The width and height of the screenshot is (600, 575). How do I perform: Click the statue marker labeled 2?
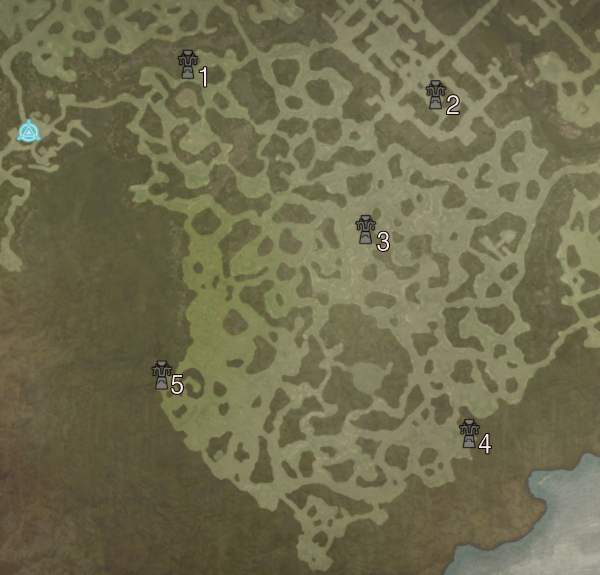[x=435, y=95]
